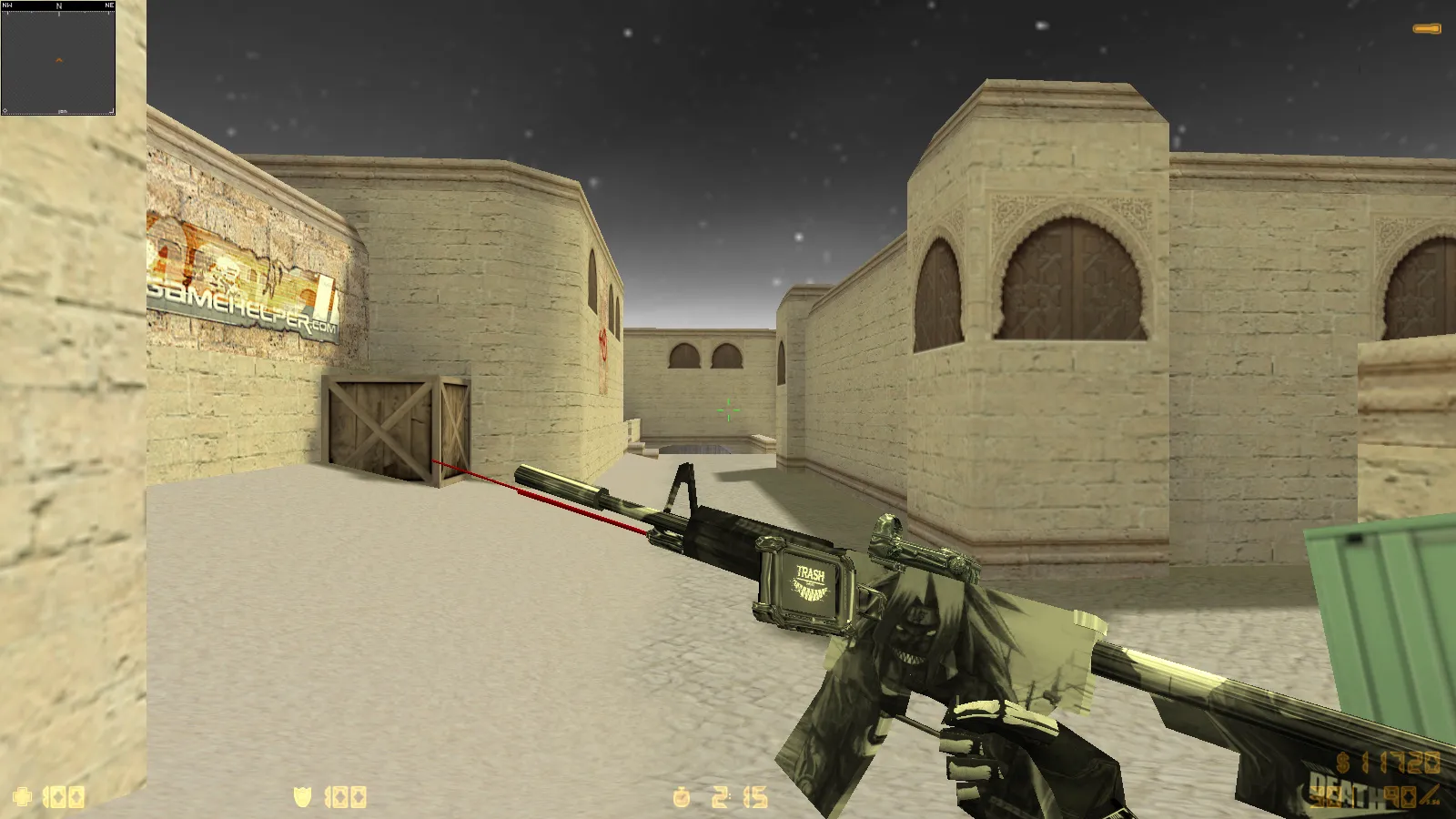The image size is (1456, 819).
Task: Click the diamond marker at the radar's bottom-left
Action: click(x=5, y=111)
